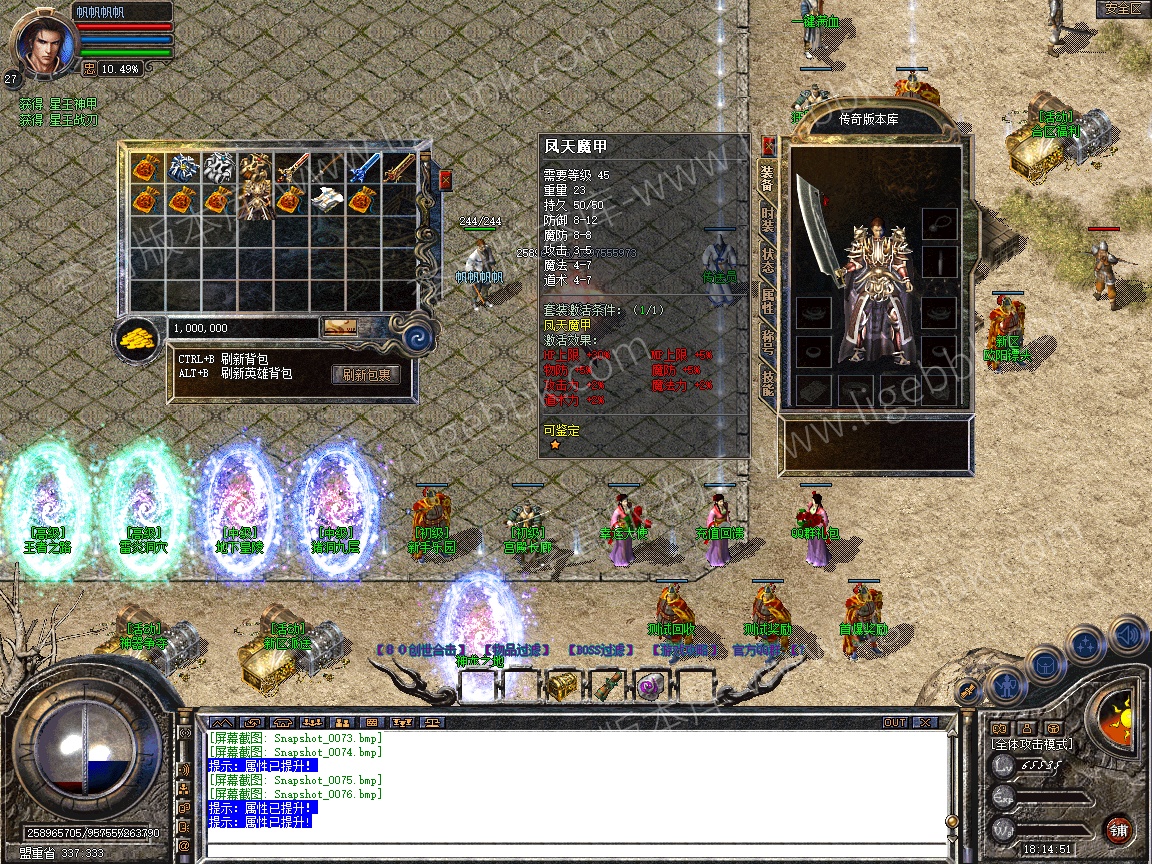The width and height of the screenshot is (1152, 864).
Task: Show the 属性 attributes tab
Action: tap(767, 301)
